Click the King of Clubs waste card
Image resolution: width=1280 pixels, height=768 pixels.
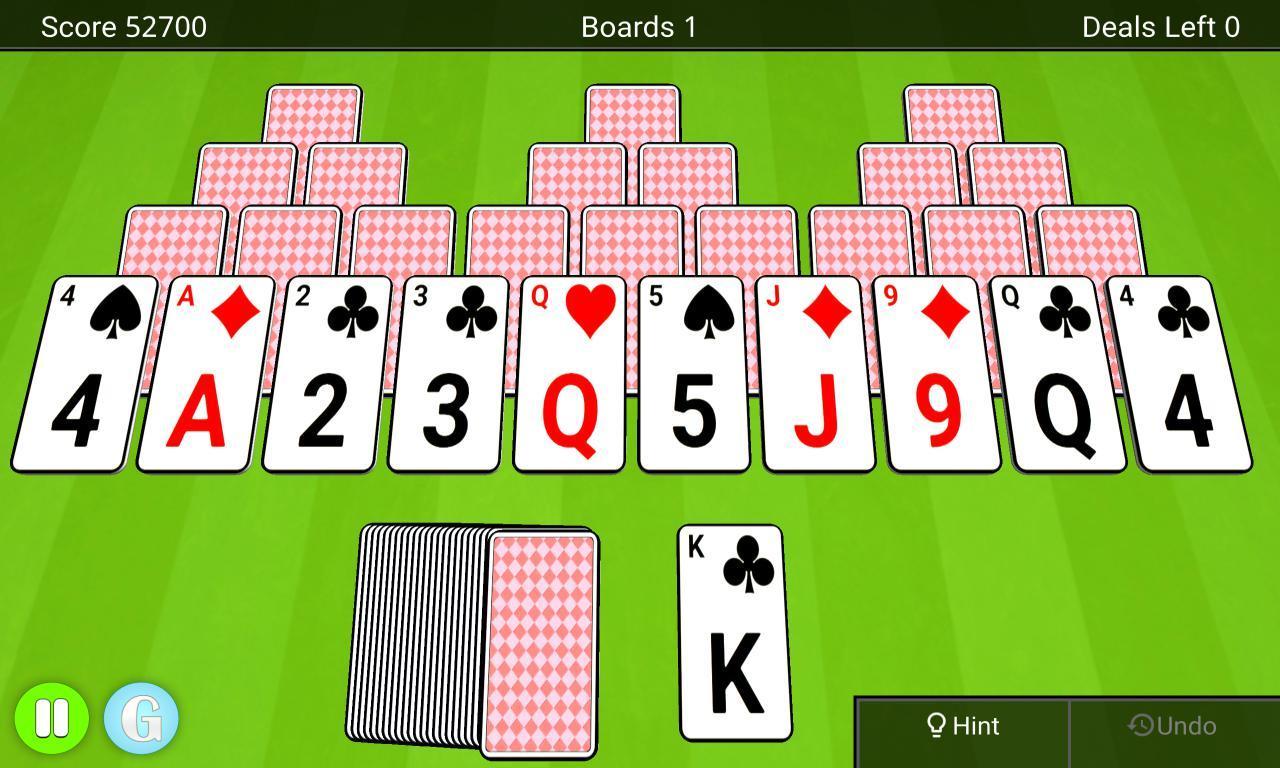pos(734,635)
